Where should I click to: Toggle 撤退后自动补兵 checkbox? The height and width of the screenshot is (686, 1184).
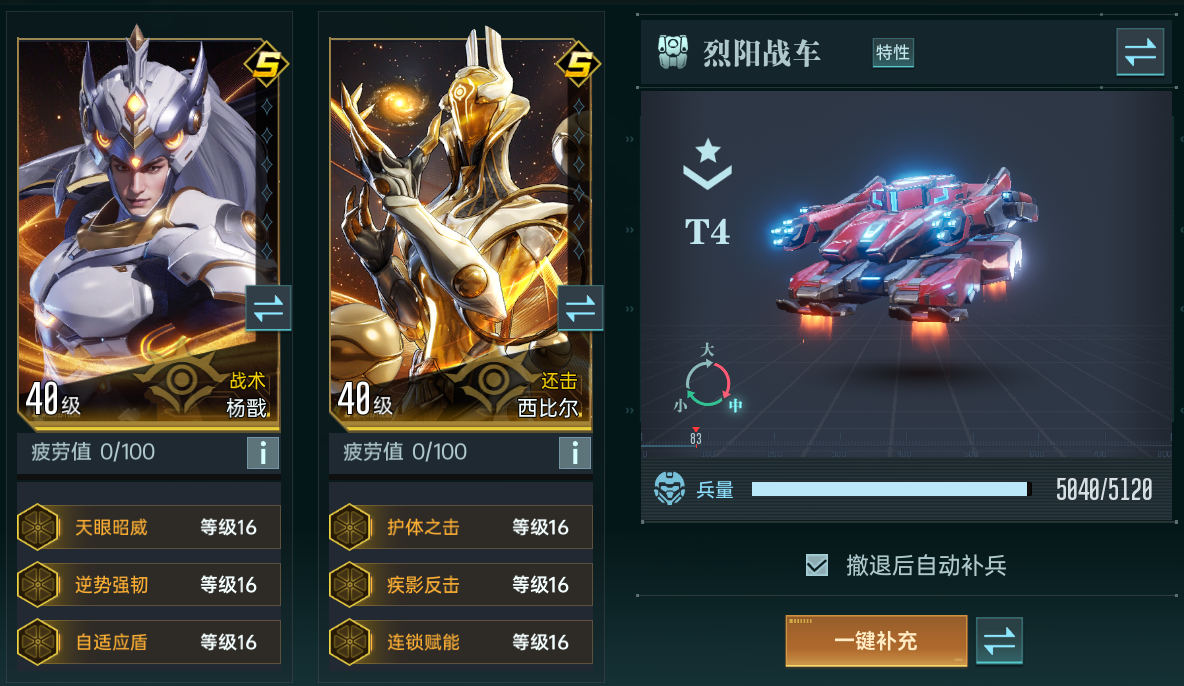pos(817,566)
